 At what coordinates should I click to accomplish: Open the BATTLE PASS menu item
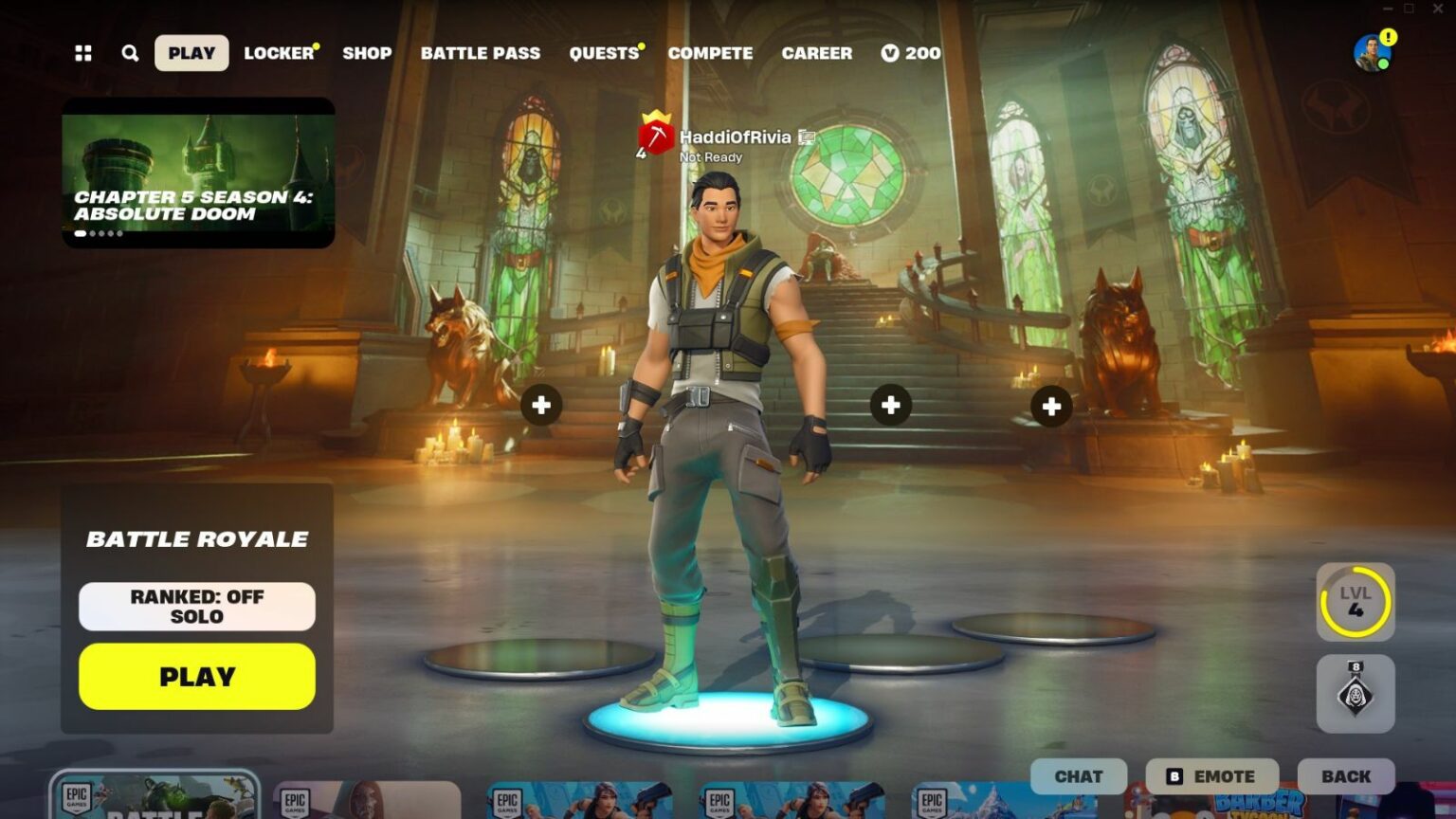pos(481,53)
